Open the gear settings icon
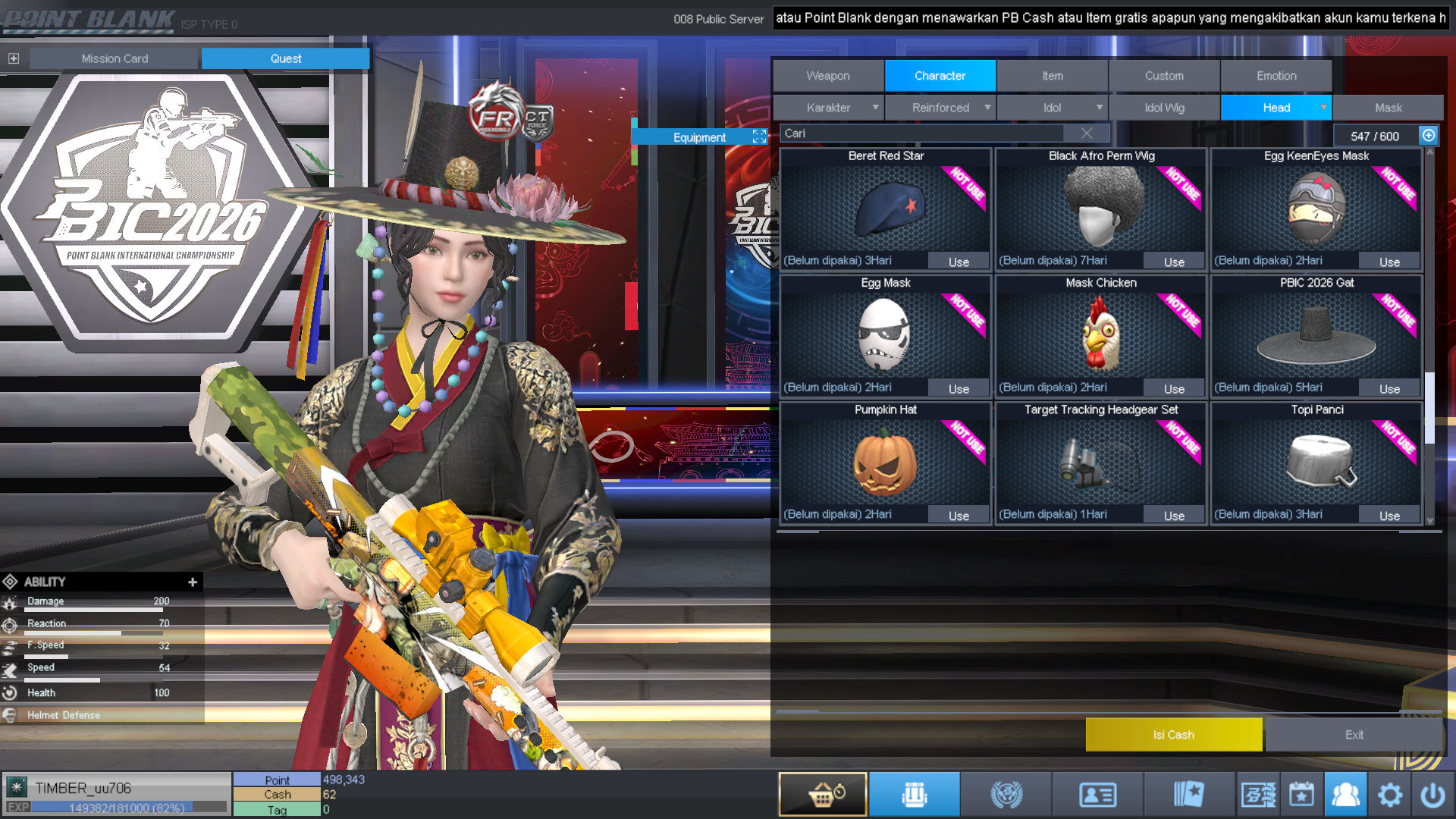This screenshot has height=819, width=1456. click(1389, 795)
